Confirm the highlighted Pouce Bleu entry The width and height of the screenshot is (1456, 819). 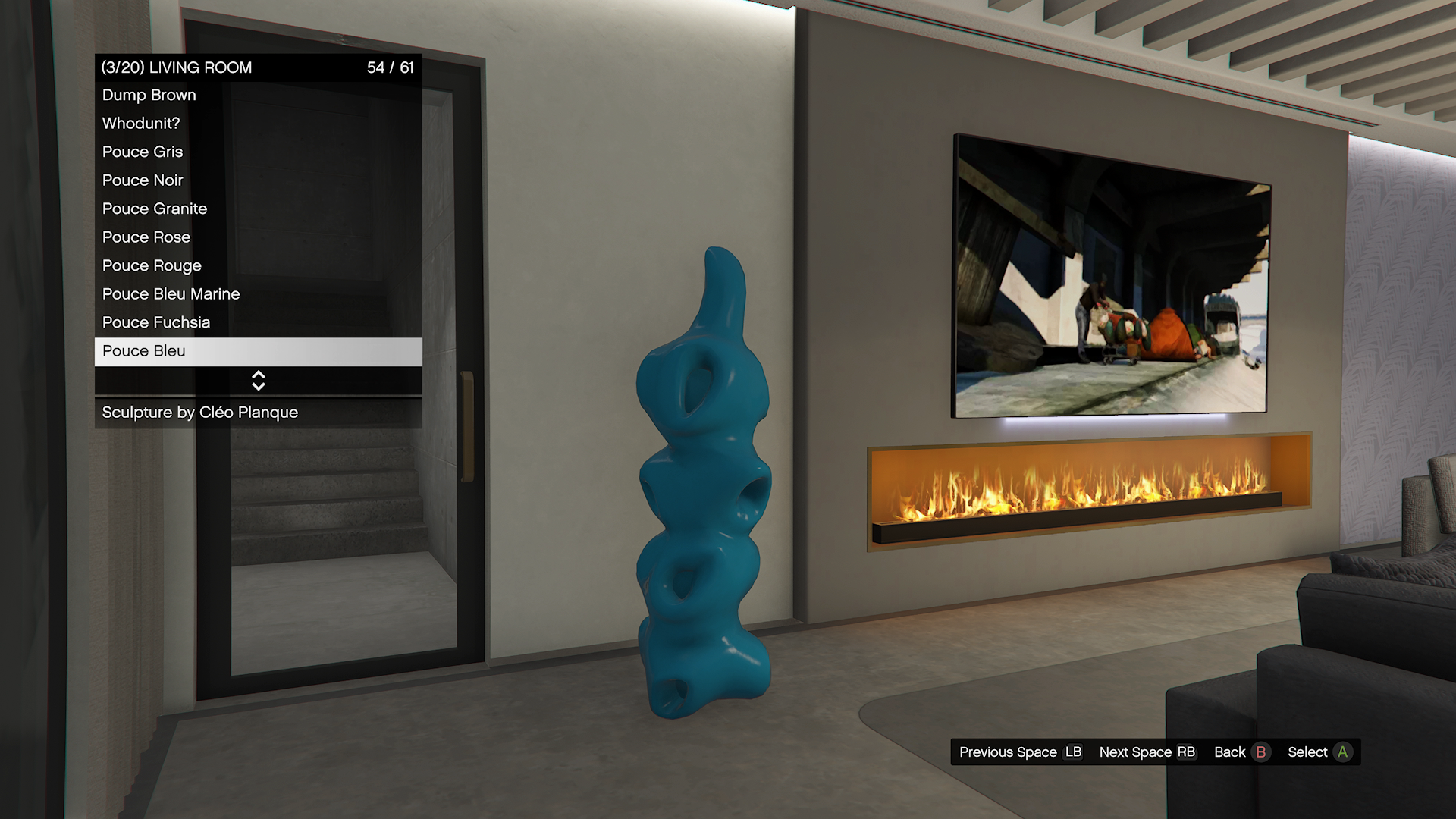pos(258,351)
